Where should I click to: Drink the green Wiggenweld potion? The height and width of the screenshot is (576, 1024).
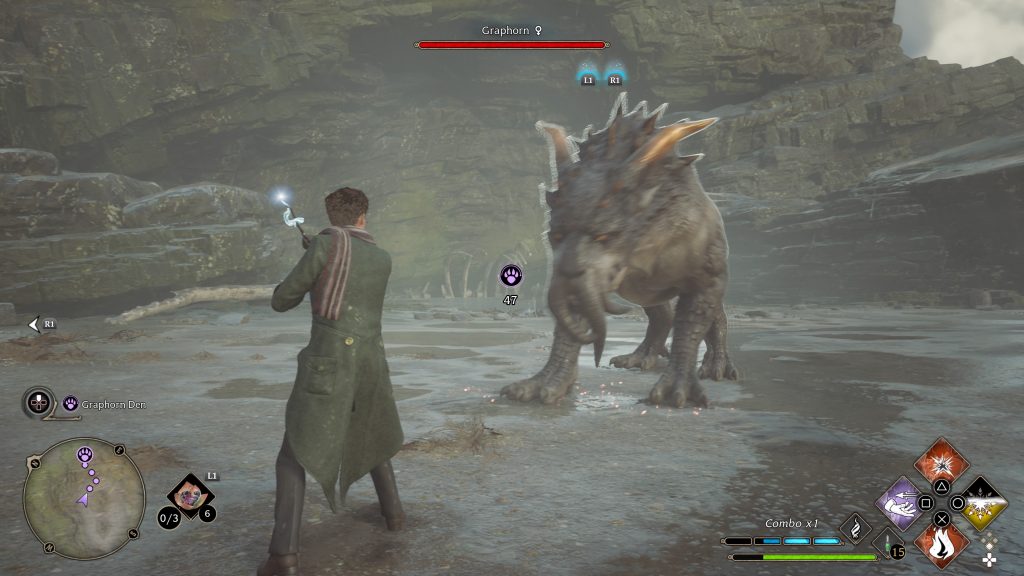(x=888, y=545)
